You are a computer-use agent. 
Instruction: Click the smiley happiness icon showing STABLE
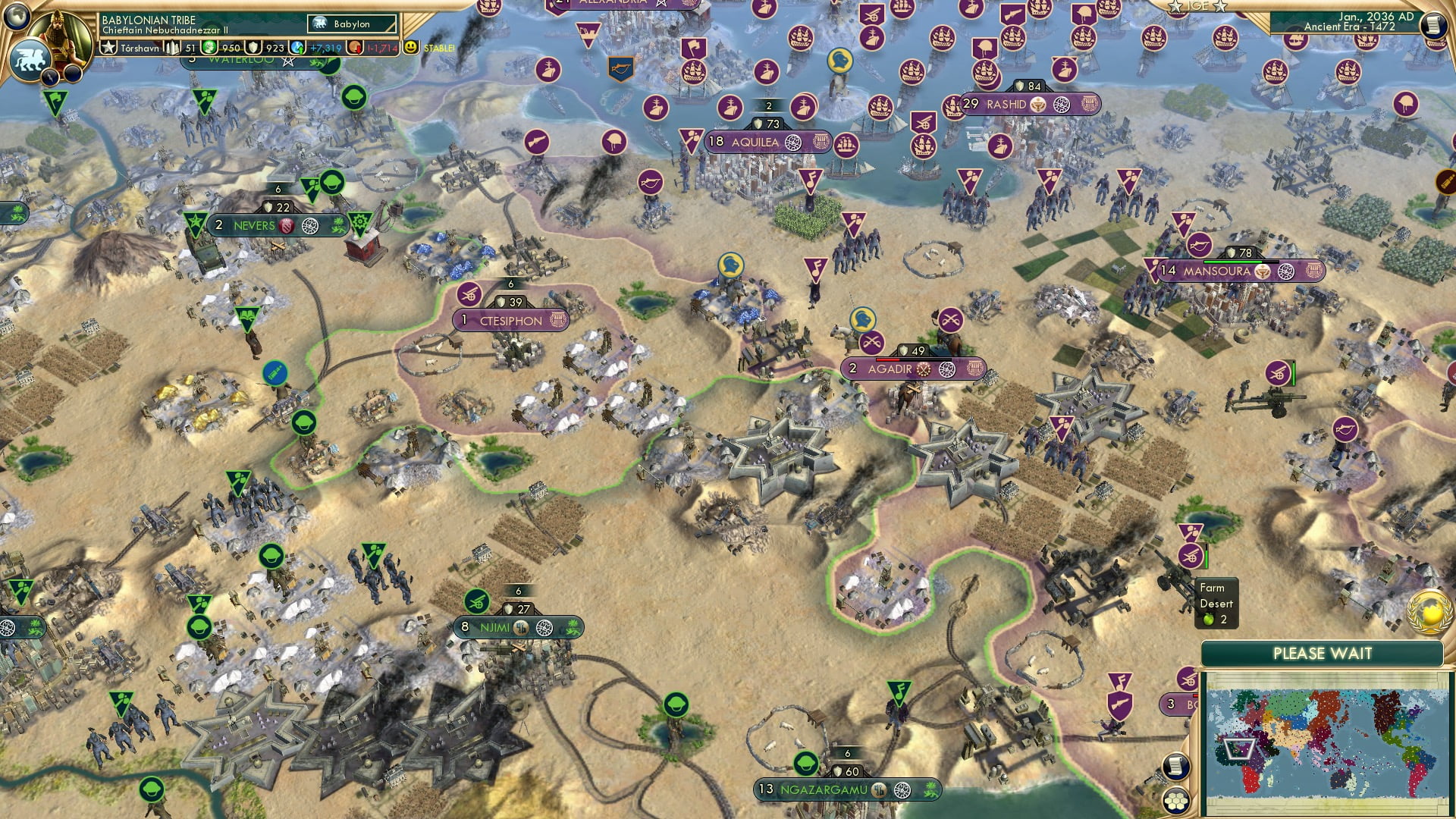pyautogui.click(x=411, y=46)
